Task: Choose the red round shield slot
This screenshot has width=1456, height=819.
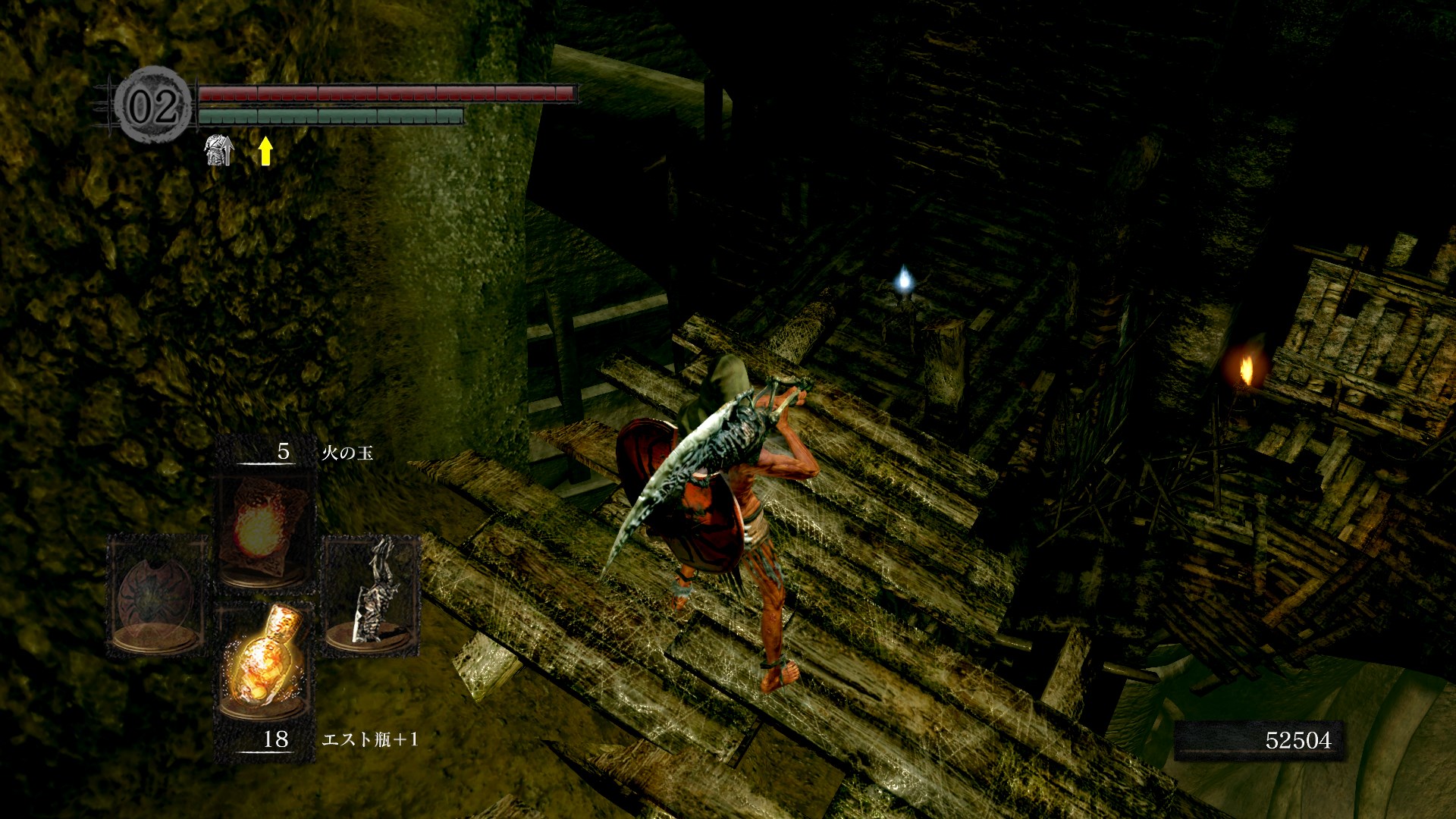Action: click(157, 595)
